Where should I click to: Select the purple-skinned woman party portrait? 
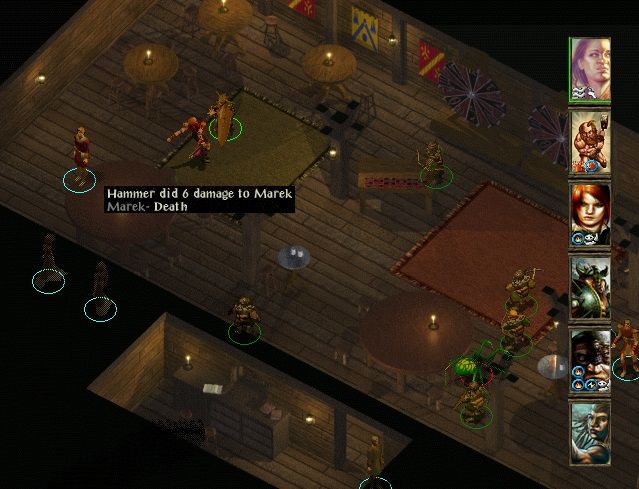coord(590,69)
